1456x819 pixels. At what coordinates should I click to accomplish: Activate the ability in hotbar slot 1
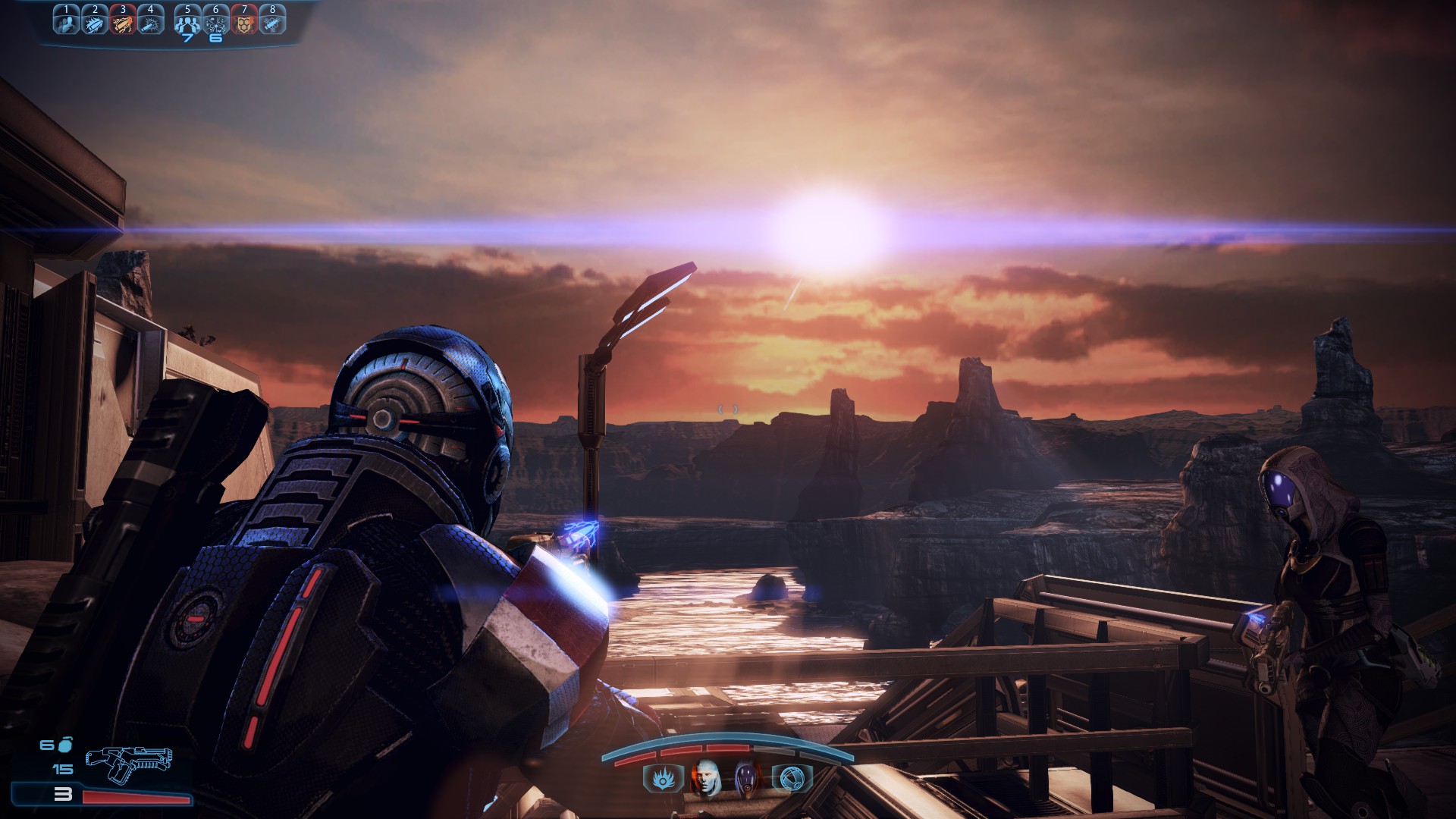(67, 23)
